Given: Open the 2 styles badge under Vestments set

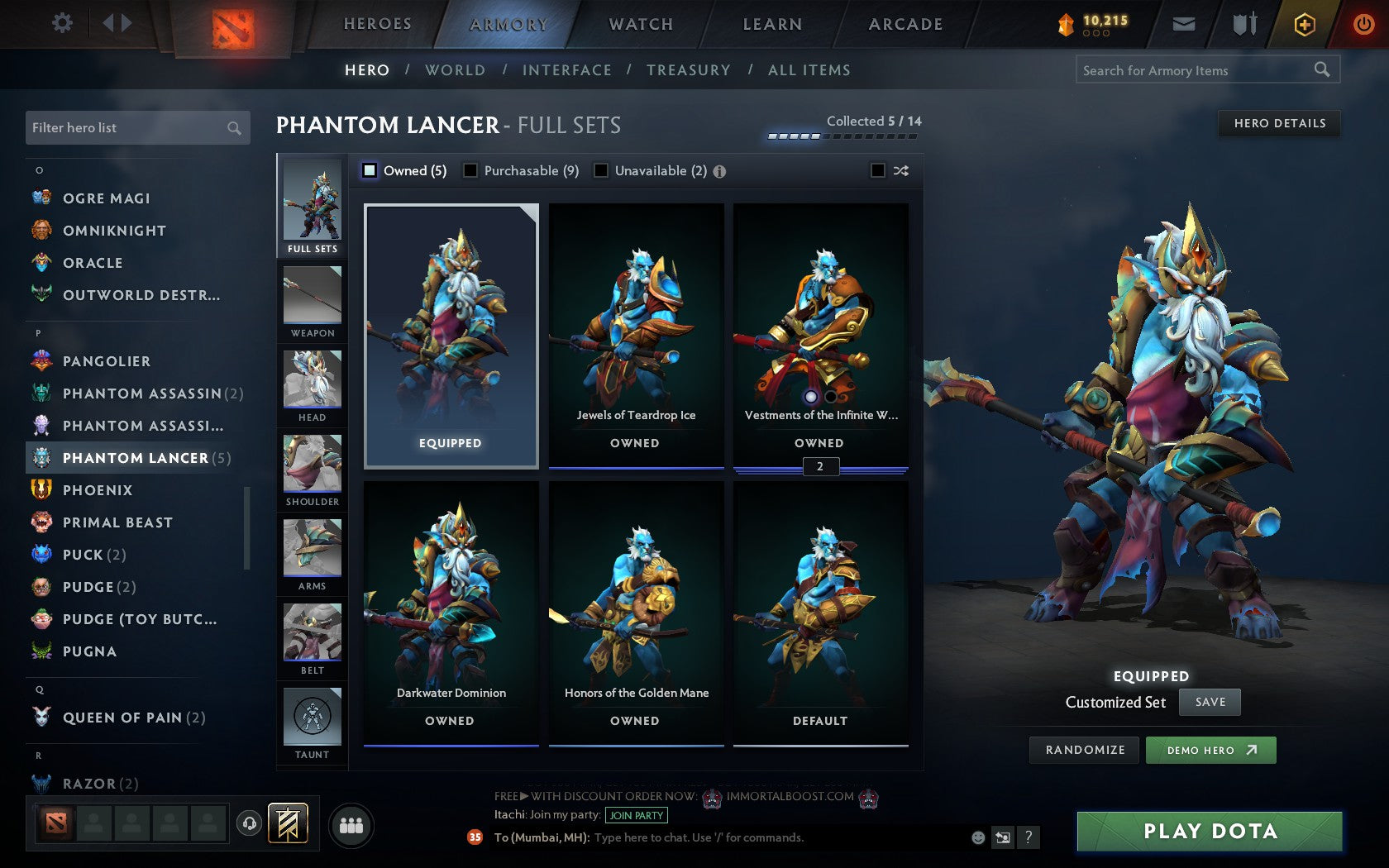Looking at the screenshot, I should 819,466.
